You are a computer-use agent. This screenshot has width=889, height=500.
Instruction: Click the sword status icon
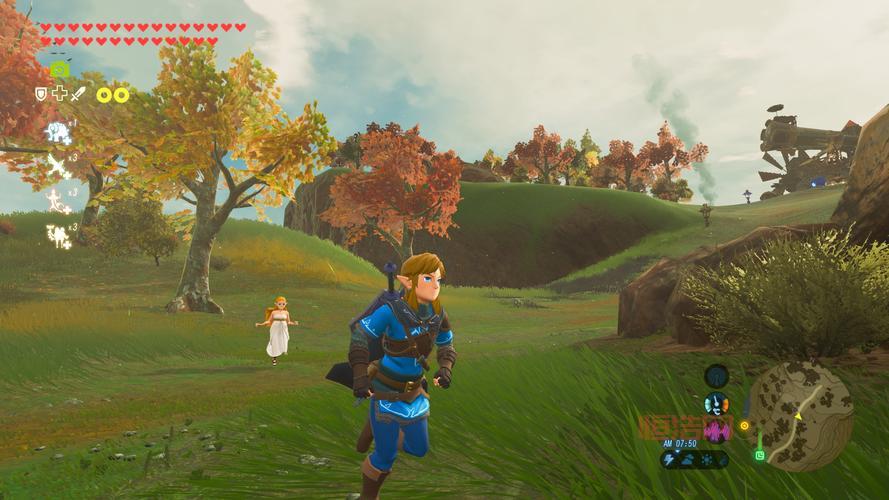(x=77, y=94)
